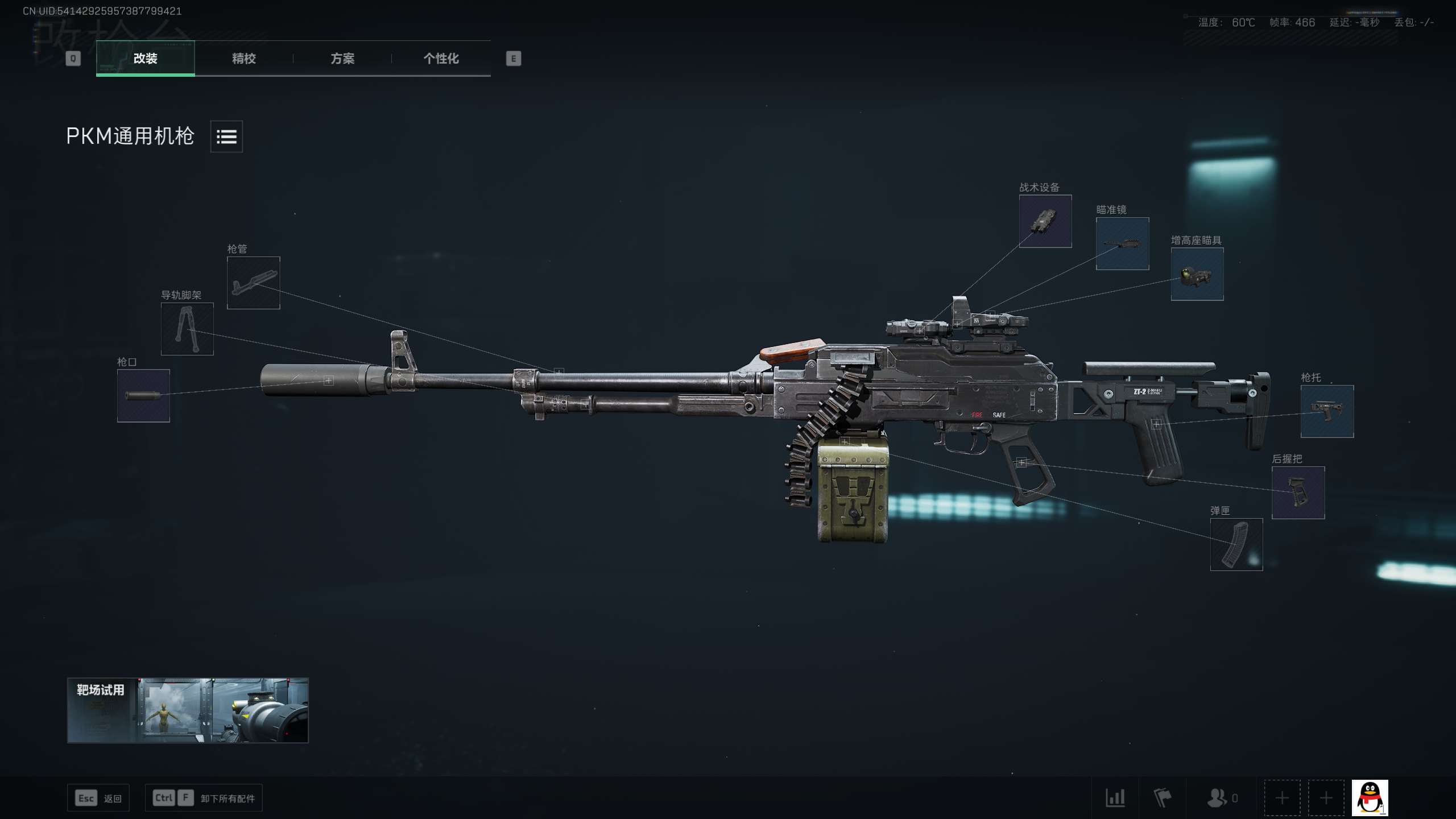The height and width of the screenshot is (819, 1456).
Task: Switch to the 改装 tab
Action: [145, 58]
